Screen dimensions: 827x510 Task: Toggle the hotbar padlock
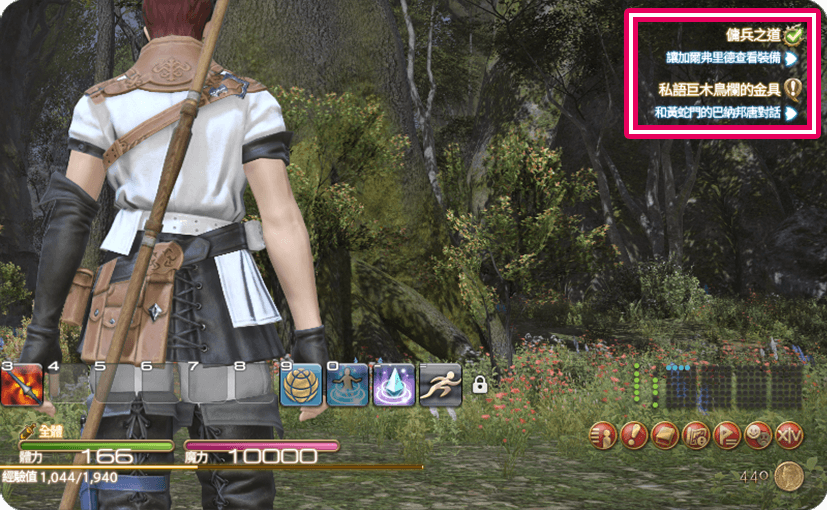click(479, 384)
